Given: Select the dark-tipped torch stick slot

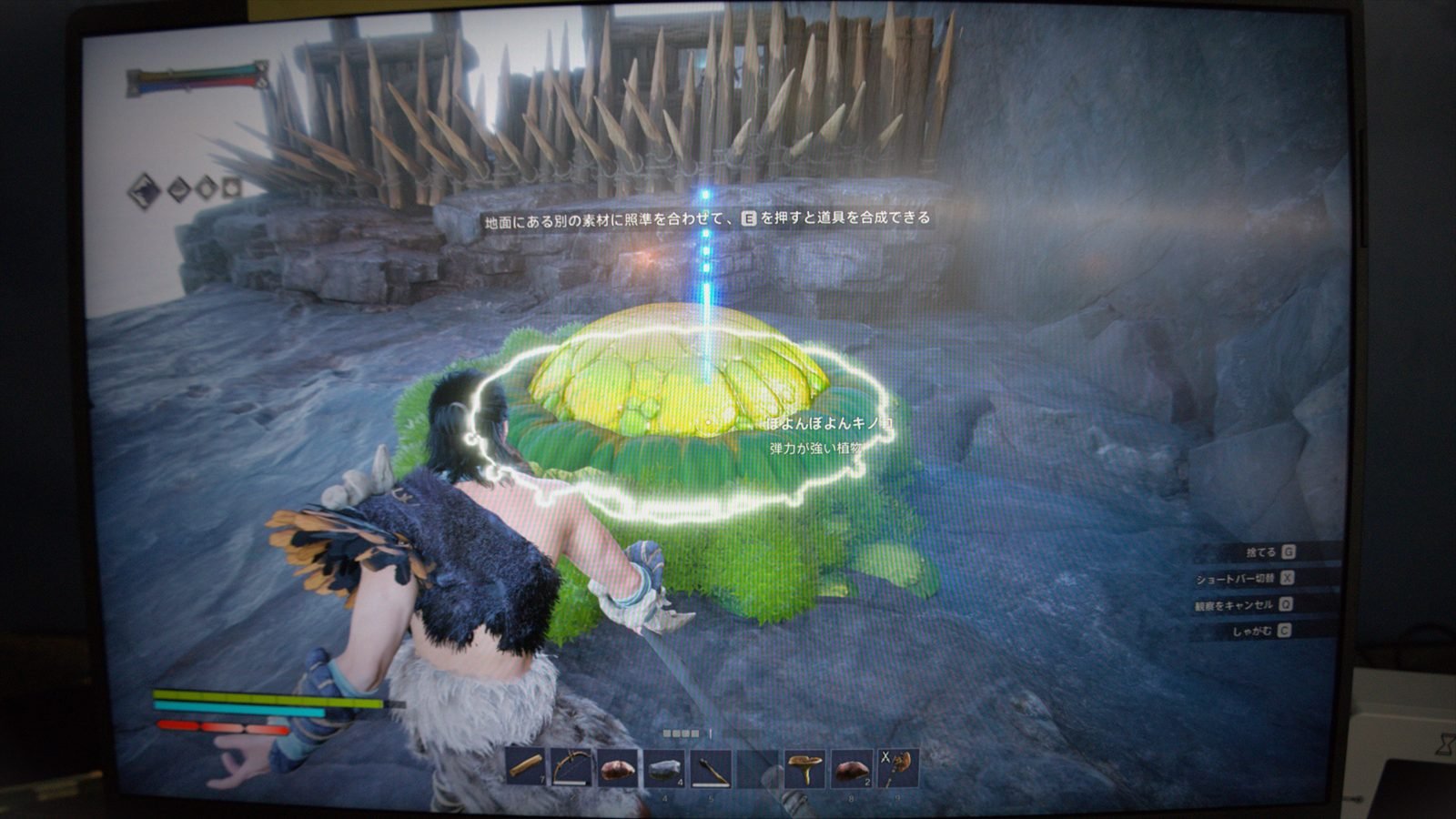Looking at the screenshot, I should click(711, 770).
